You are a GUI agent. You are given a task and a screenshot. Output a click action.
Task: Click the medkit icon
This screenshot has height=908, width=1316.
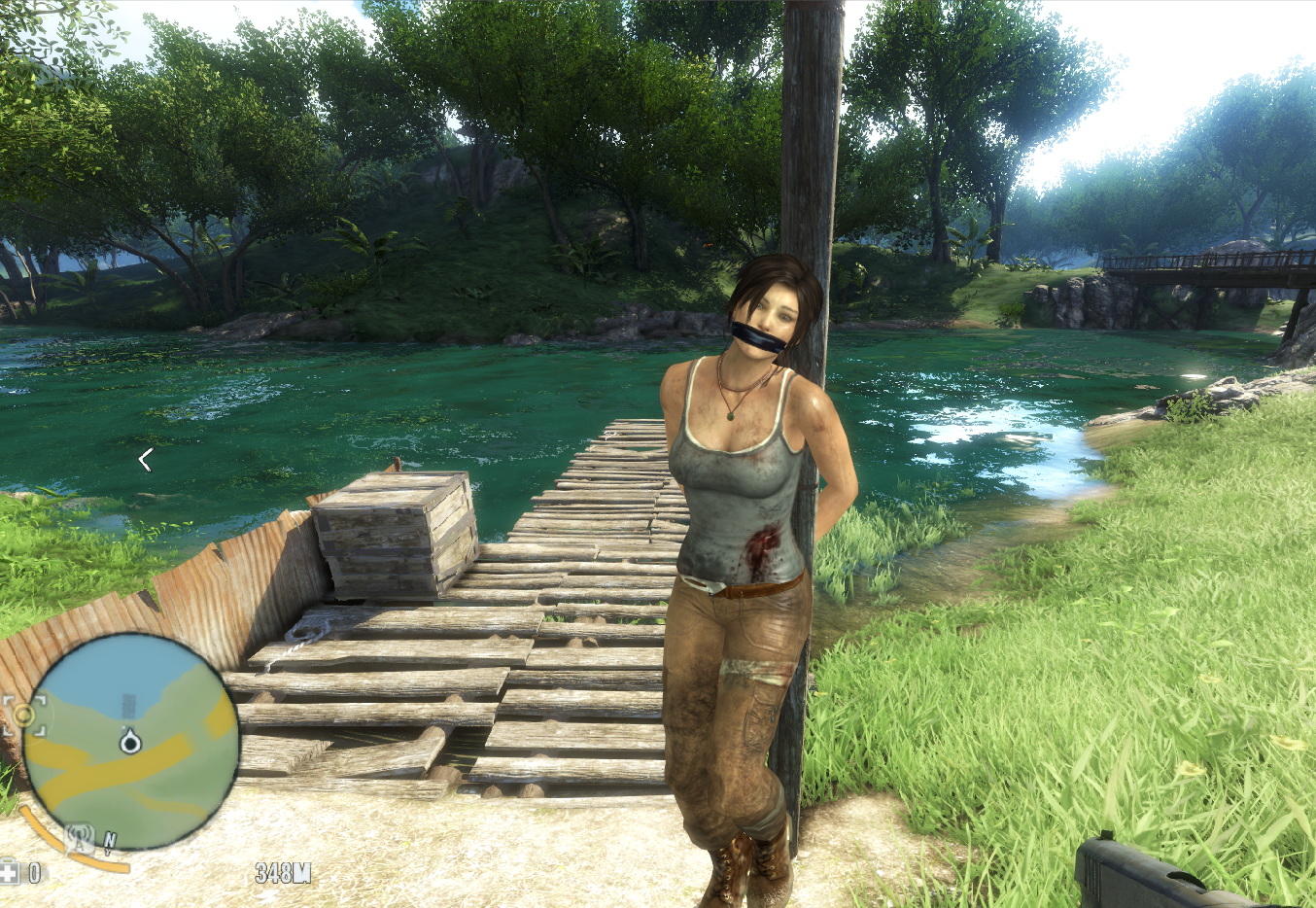click(x=10, y=871)
